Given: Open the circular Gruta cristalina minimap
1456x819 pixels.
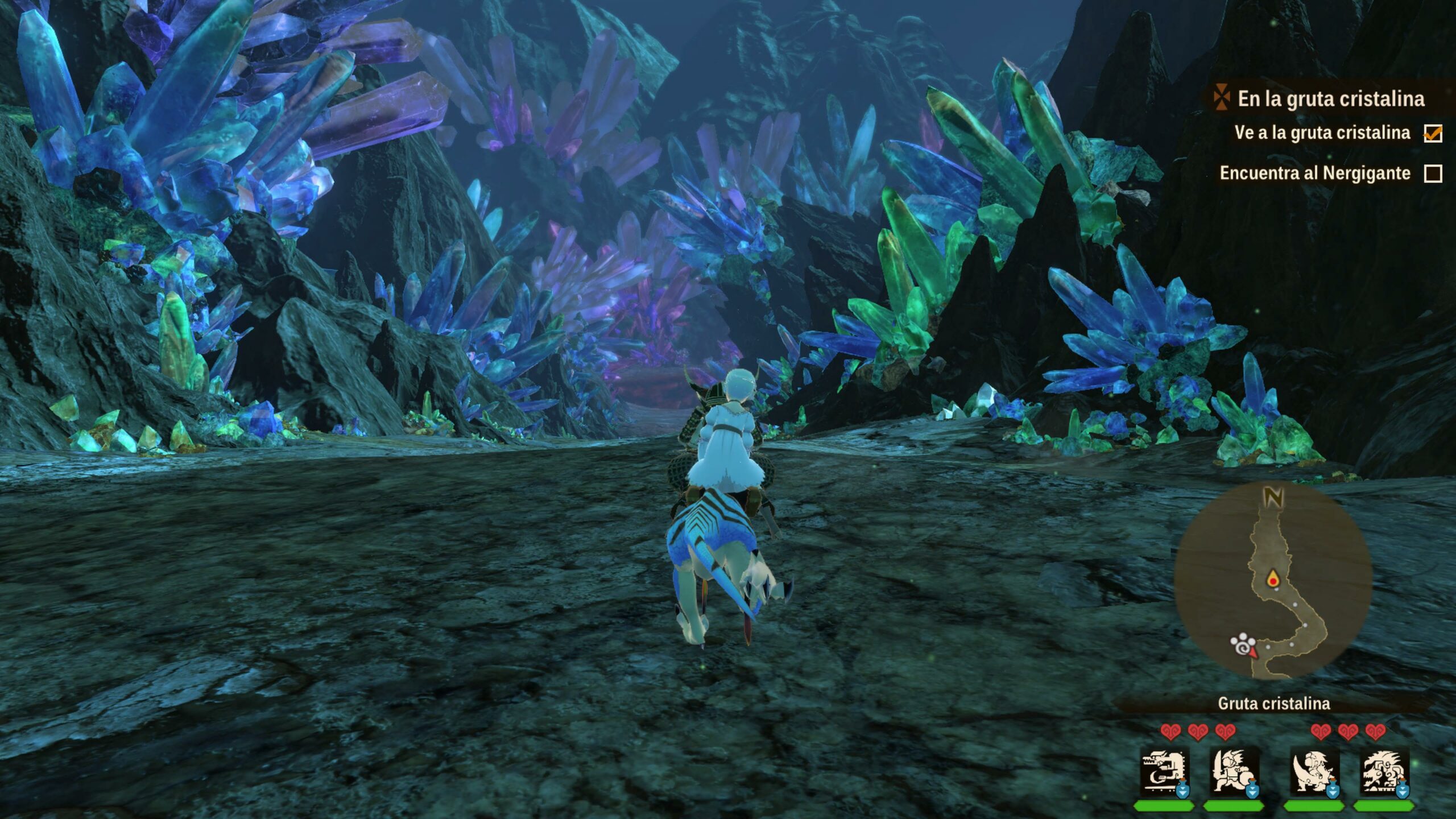Looking at the screenshot, I should tap(1273, 580).
